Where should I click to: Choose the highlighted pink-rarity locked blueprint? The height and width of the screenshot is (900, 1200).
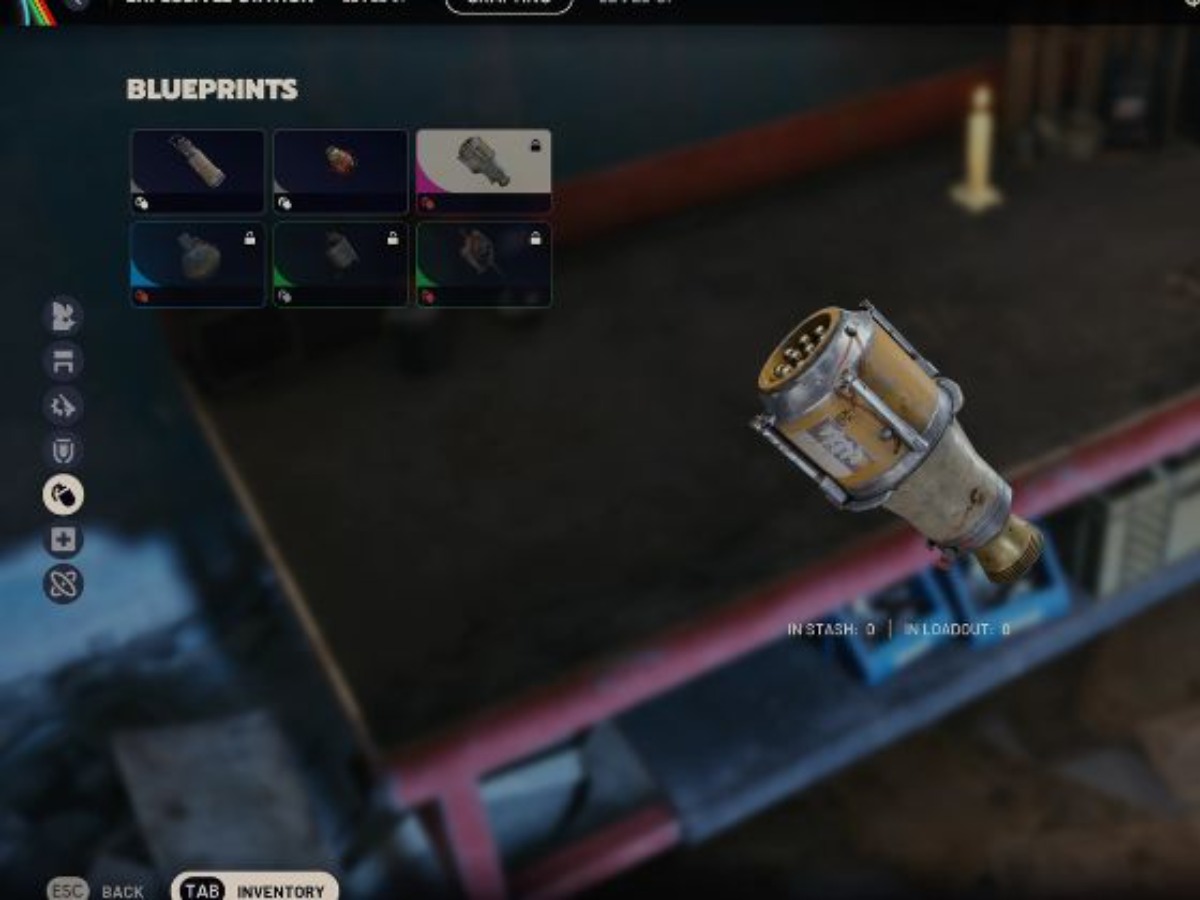pos(483,170)
